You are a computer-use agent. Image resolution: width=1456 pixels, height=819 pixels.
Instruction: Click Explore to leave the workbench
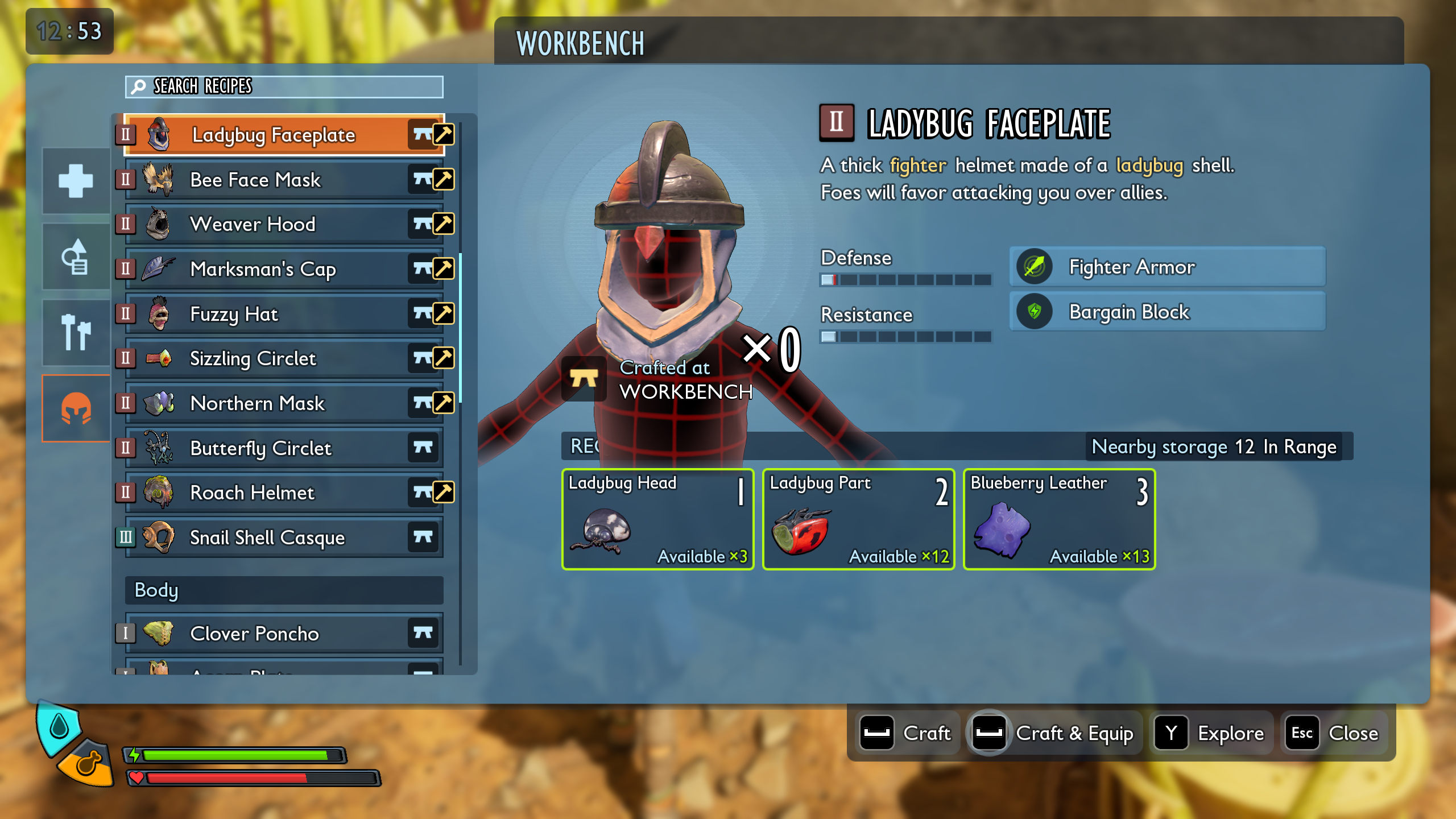click(1211, 733)
